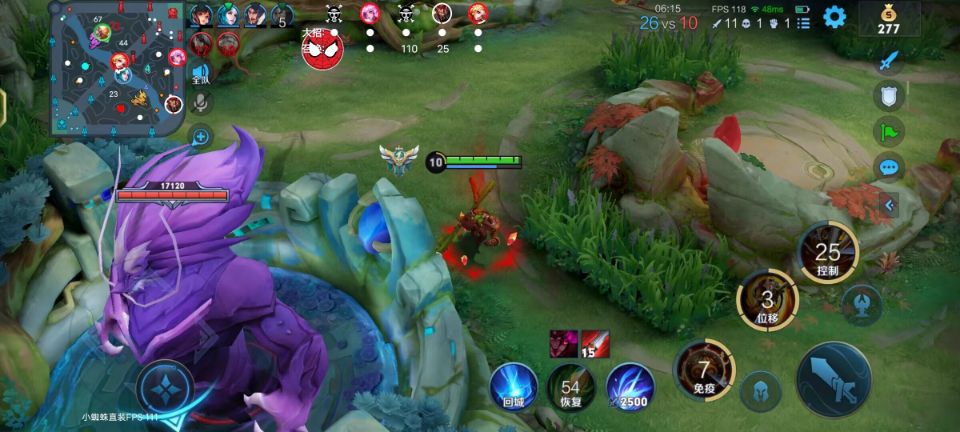The image size is (960, 432).
Task: Collapse the signal panel with the arrow
Action: [x=889, y=205]
